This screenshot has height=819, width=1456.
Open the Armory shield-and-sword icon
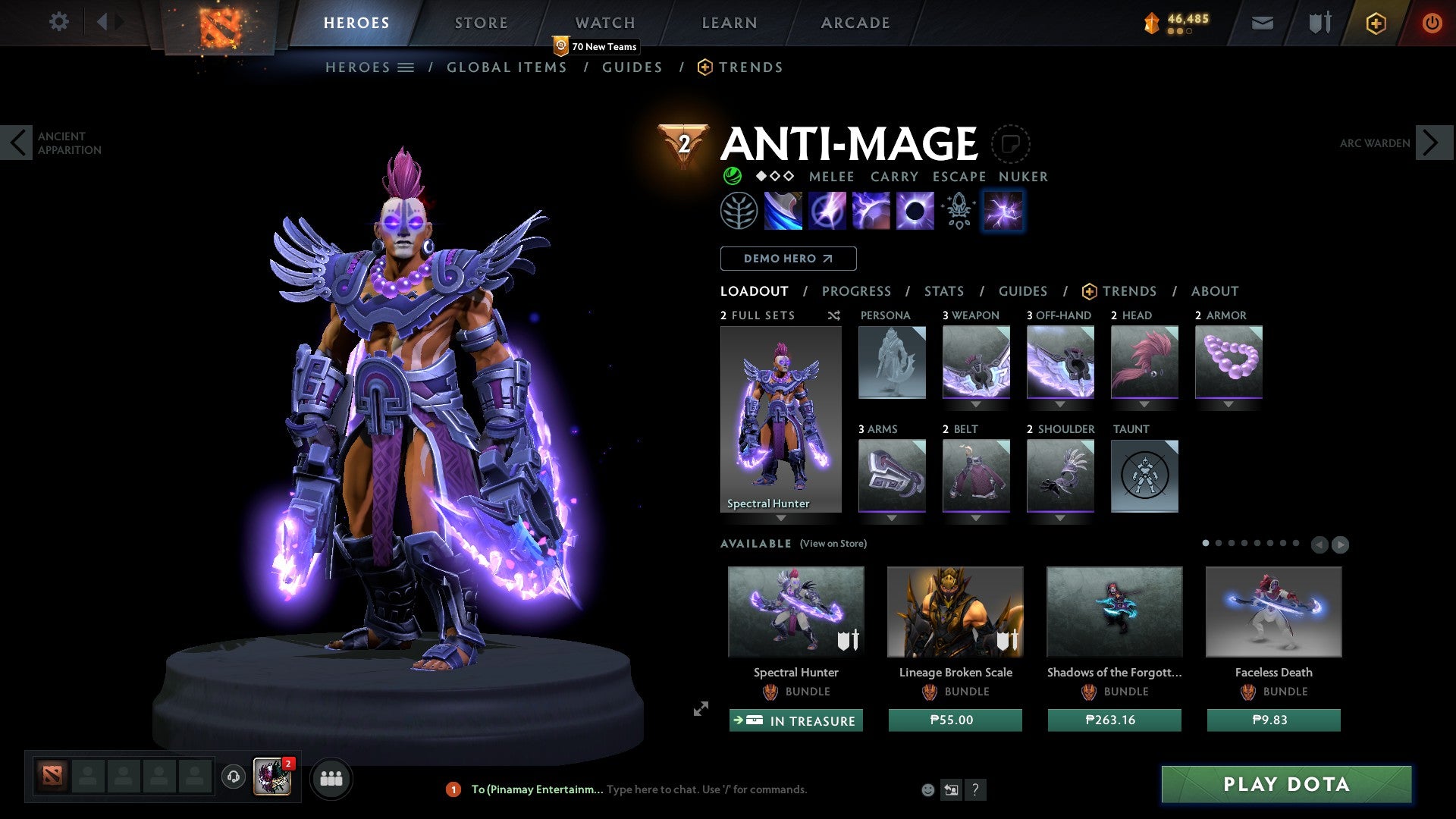pyautogui.click(x=1319, y=23)
